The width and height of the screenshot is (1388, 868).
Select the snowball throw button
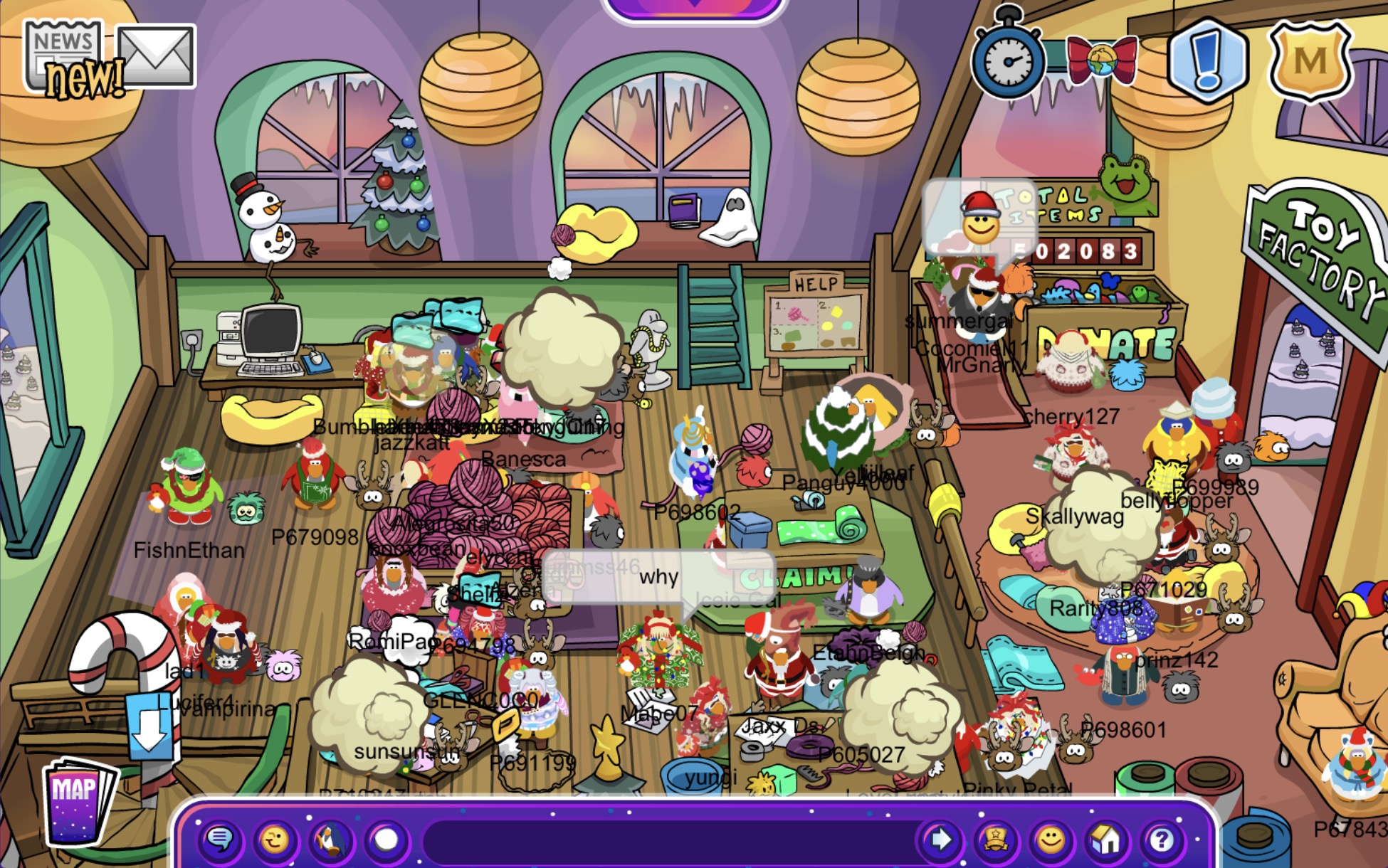click(387, 840)
